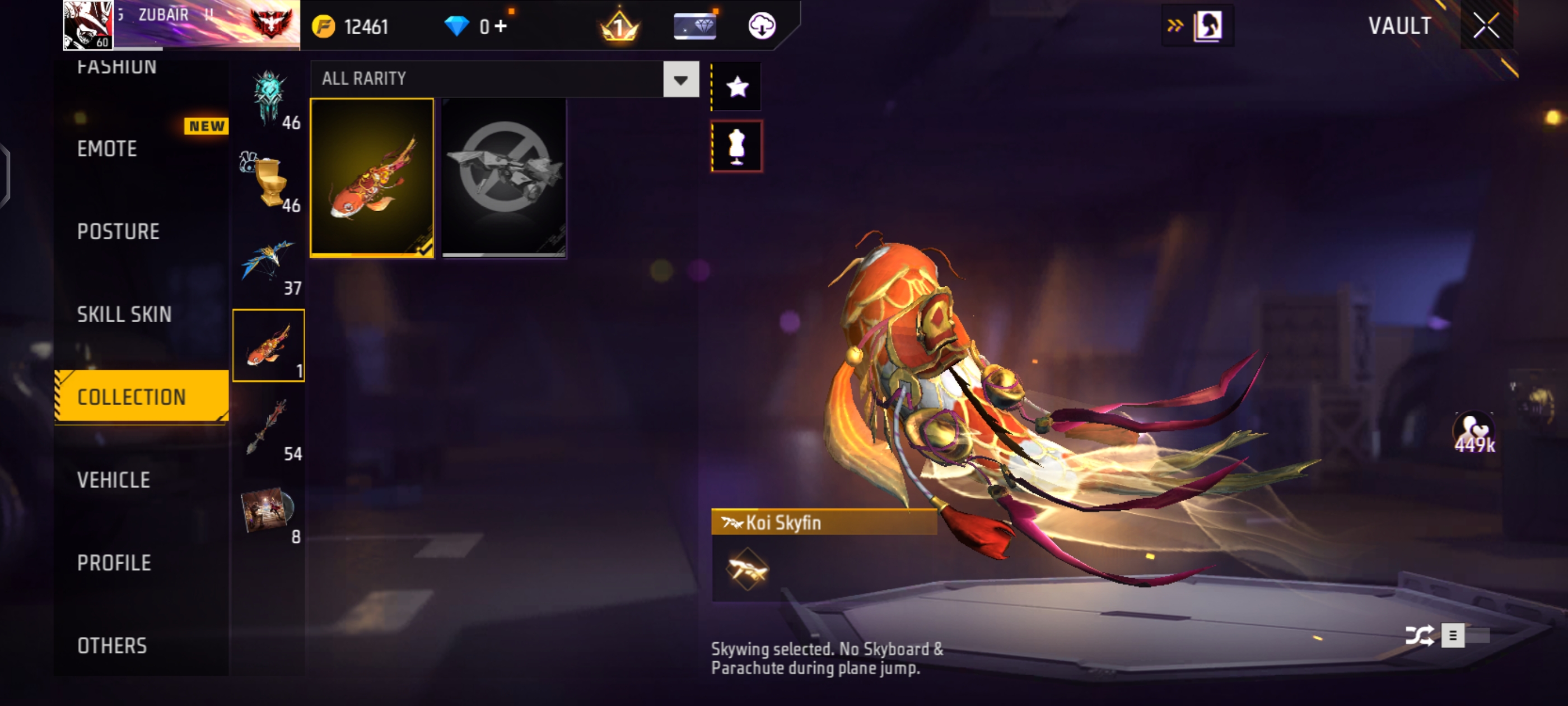The image size is (1568, 706).
Task: Open the Emote category
Action: (x=107, y=148)
